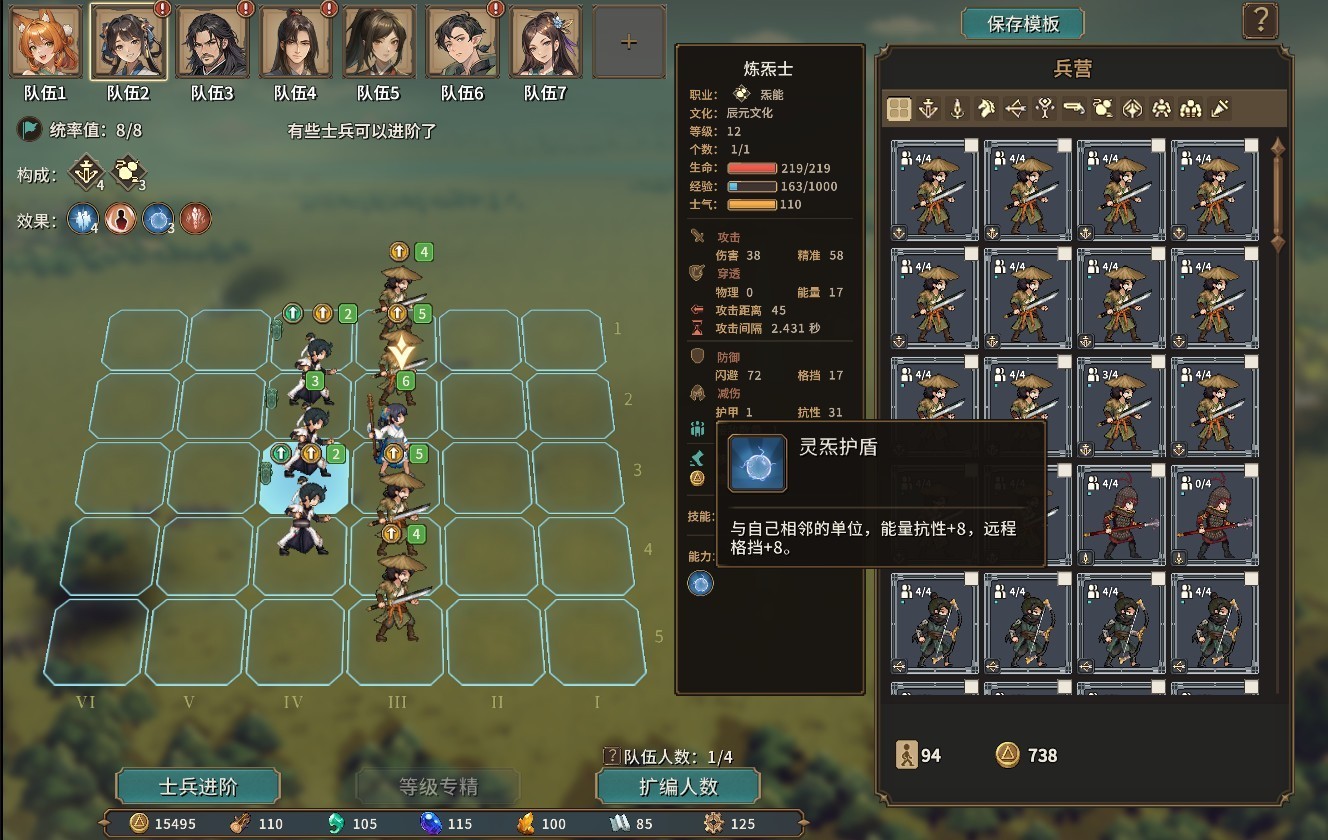Click the 士兵进阶 button
Image resolution: width=1328 pixels, height=840 pixels.
(196, 786)
